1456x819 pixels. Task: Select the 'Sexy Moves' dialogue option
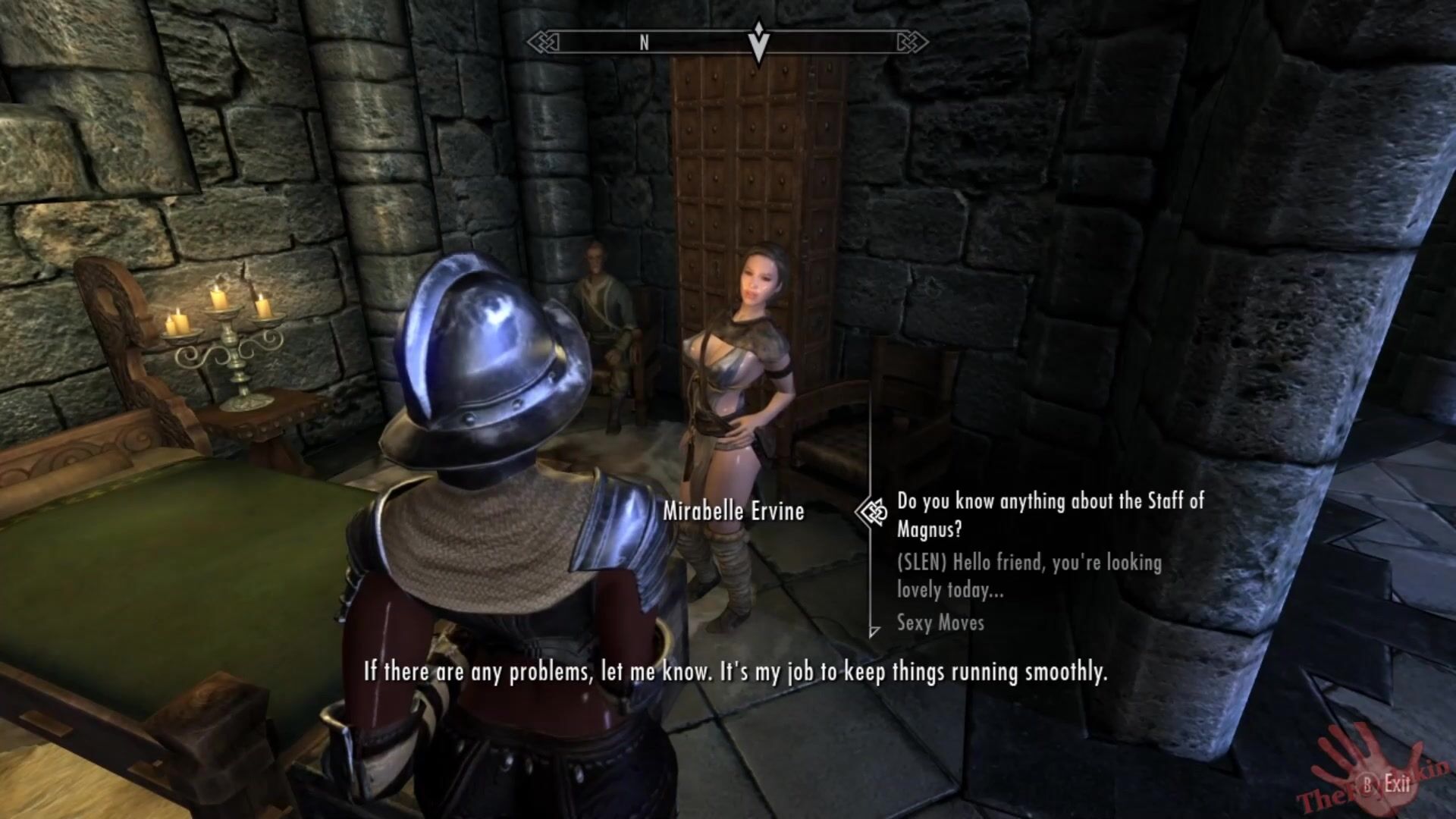(x=940, y=623)
